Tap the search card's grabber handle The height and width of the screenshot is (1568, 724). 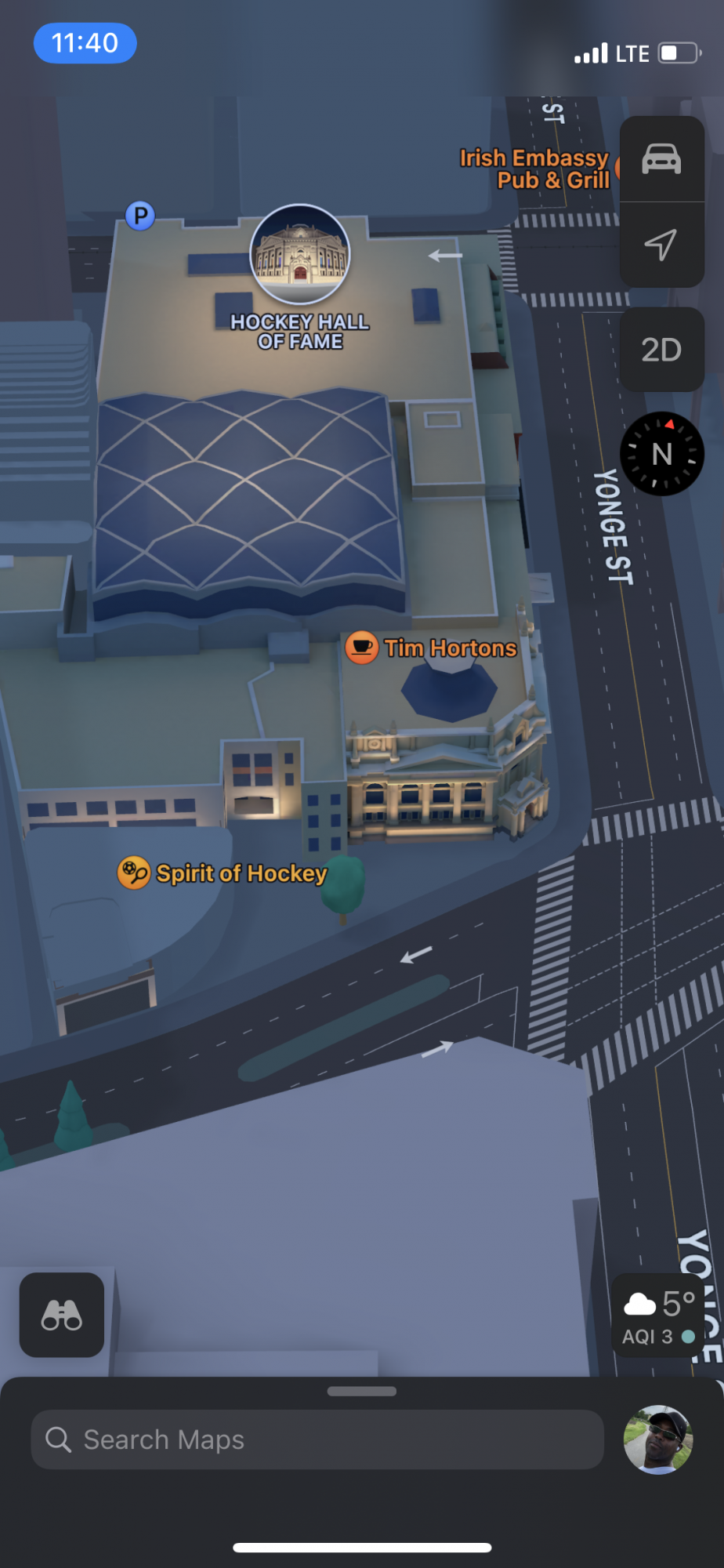click(x=362, y=1392)
